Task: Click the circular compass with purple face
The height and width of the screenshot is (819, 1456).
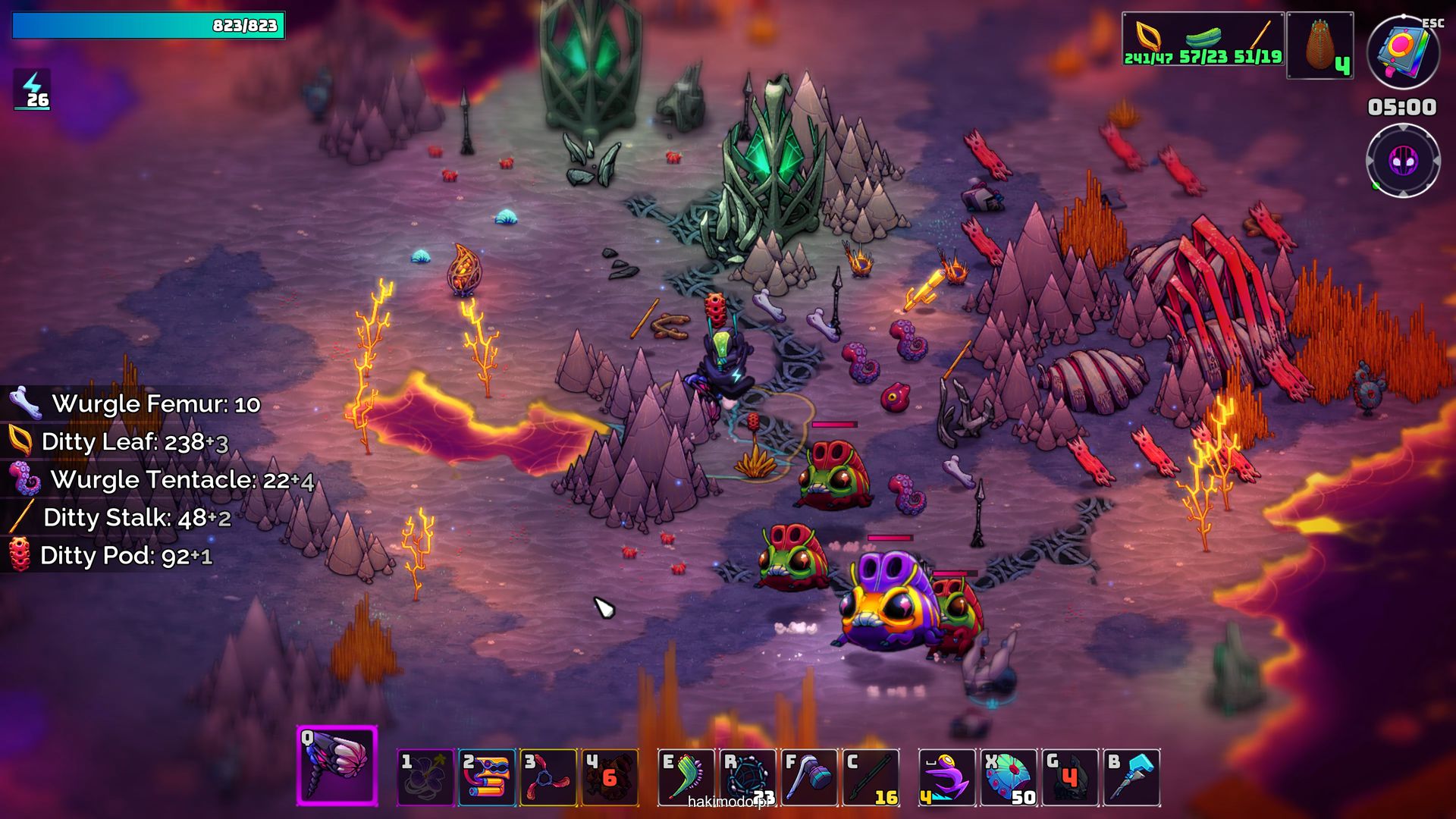Action: 1403,161
